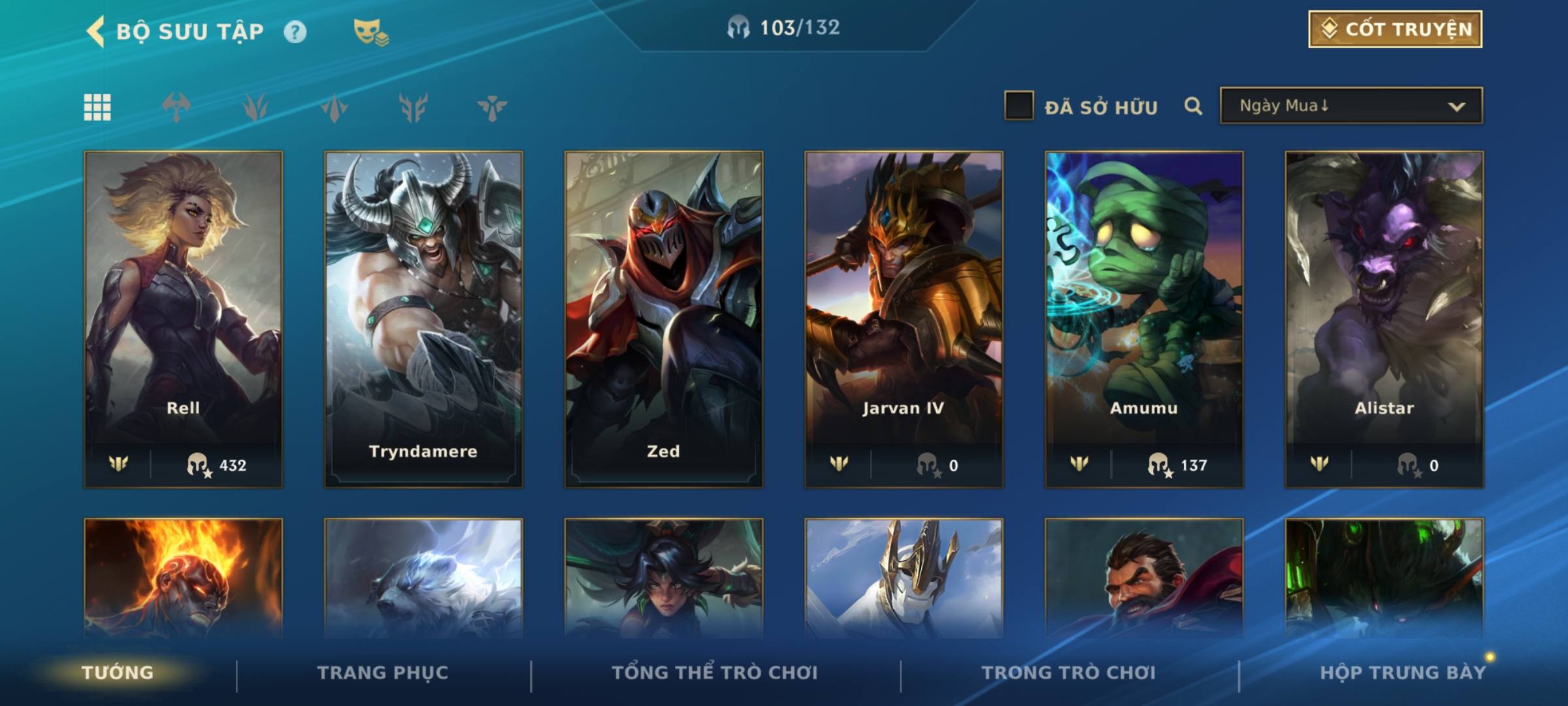Choose the Tryndamere champion card
Image resolution: width=1568 pixels, height=706 pixels.
[423, 319]
